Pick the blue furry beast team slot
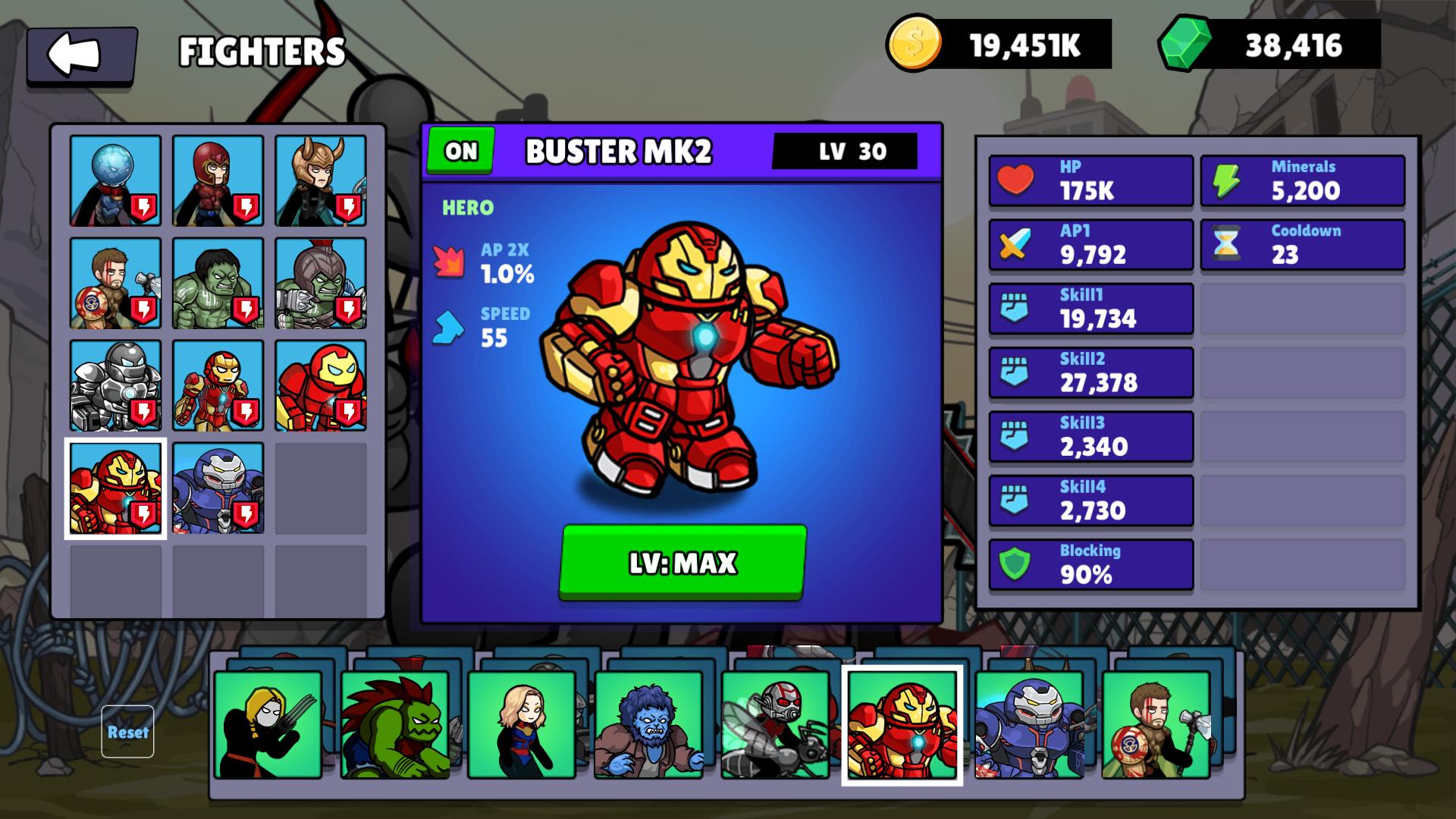1456x819 pixels. (648, 724)
